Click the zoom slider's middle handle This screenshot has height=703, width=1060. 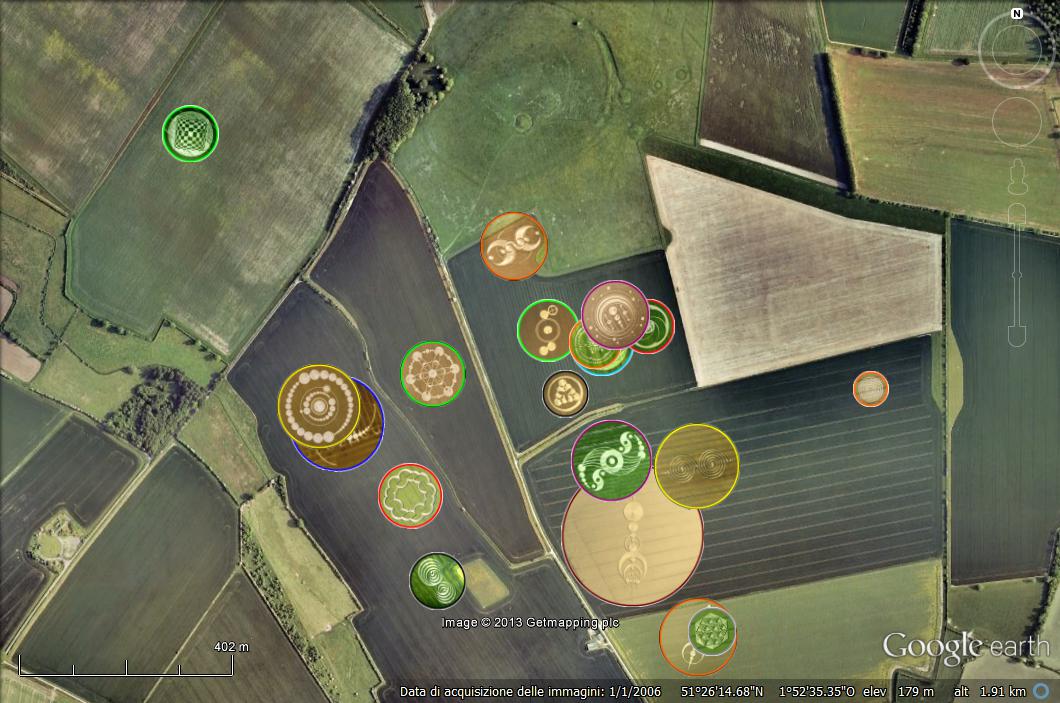click(x=1016, y=274)
